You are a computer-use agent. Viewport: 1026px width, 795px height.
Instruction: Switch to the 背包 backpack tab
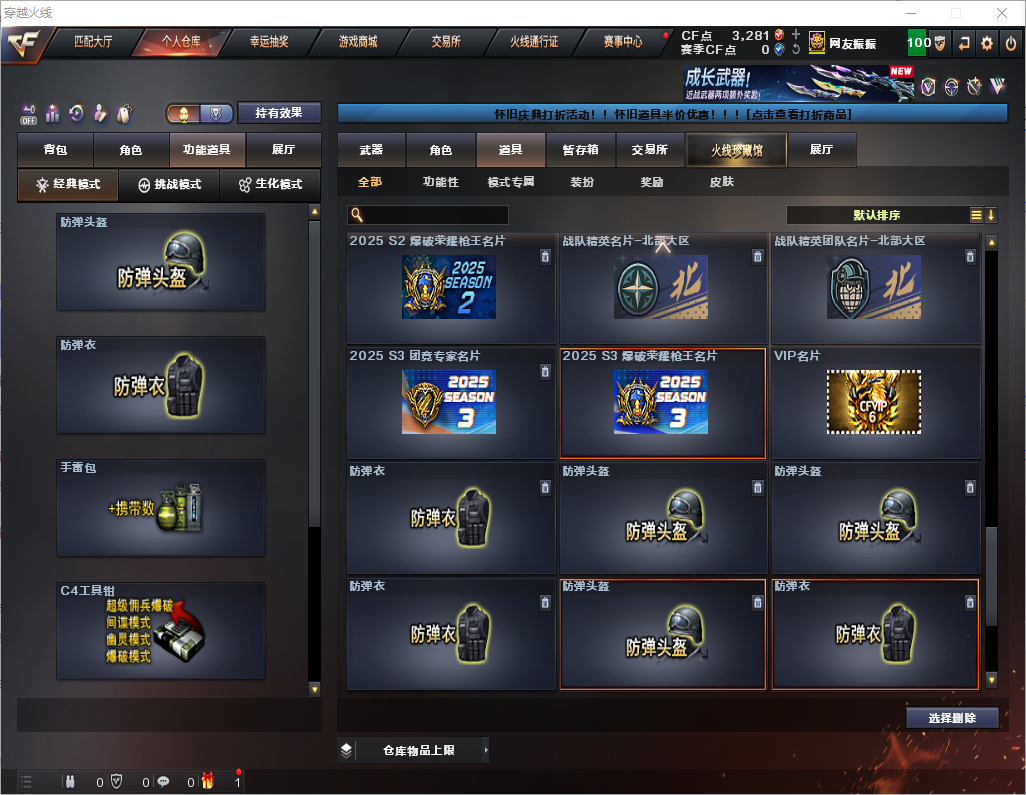55,150
